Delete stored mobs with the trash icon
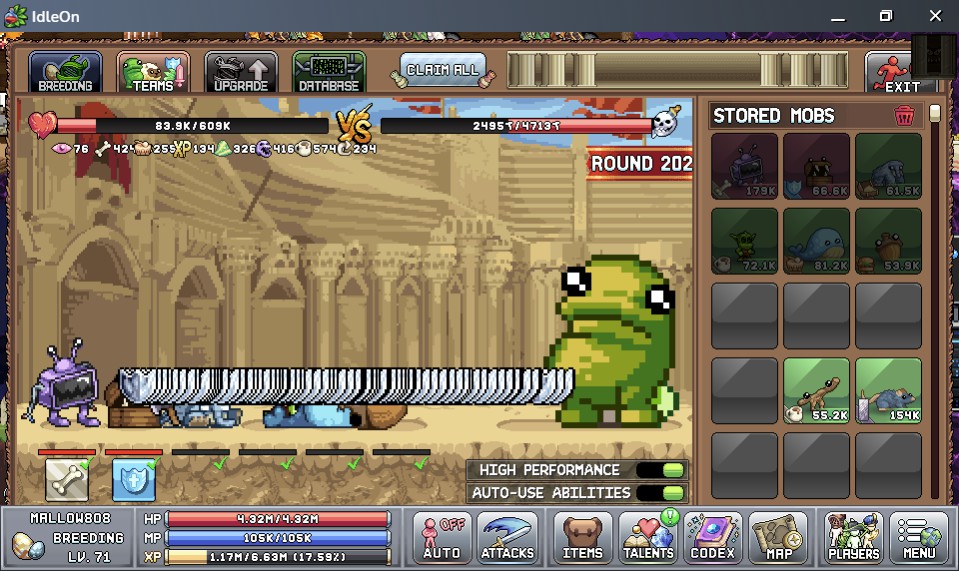The height and width of the screenshot is (571, 959). [904, 116]
